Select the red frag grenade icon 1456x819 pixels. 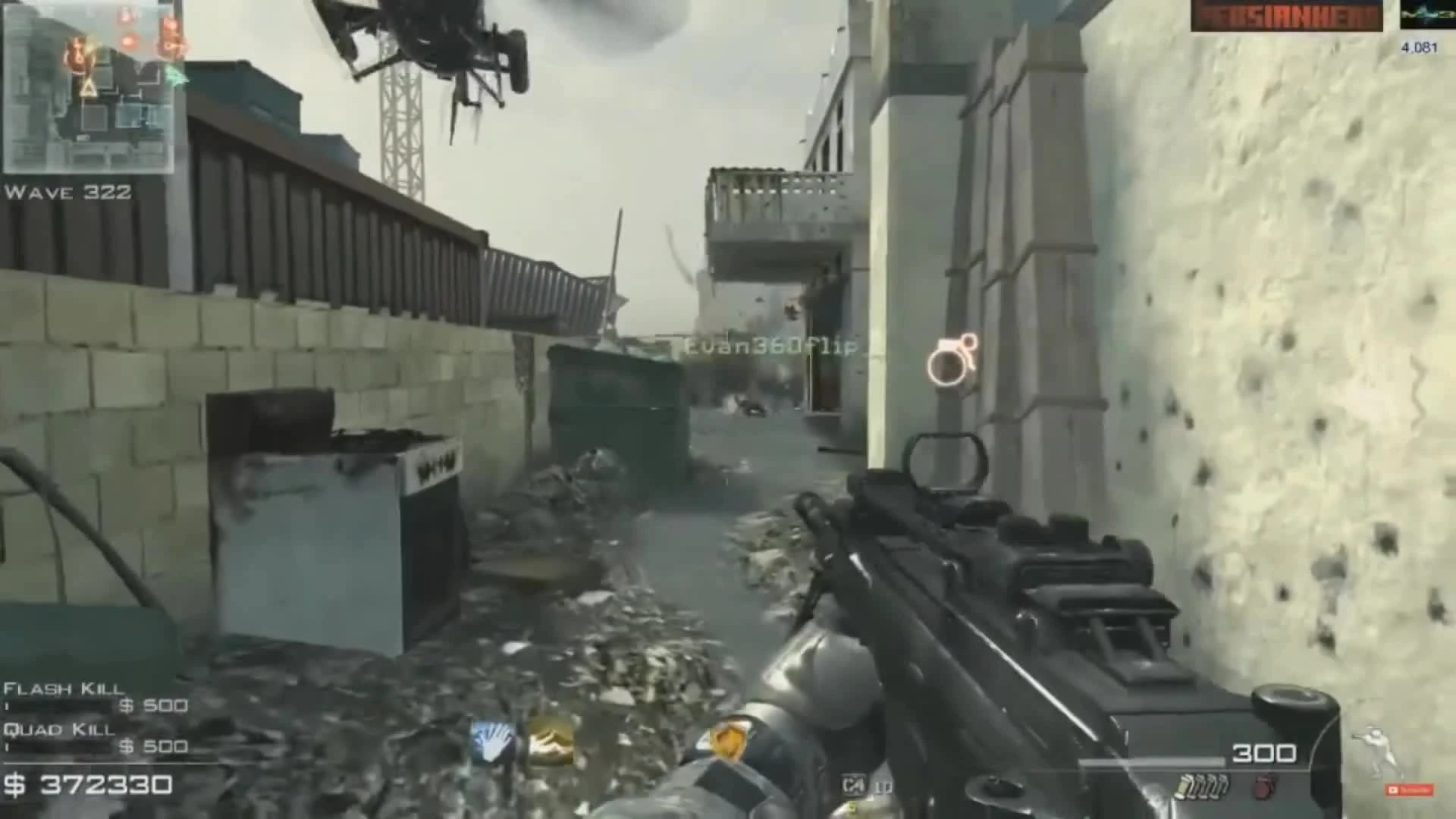pyautogui.click(x=1265, y=787)
